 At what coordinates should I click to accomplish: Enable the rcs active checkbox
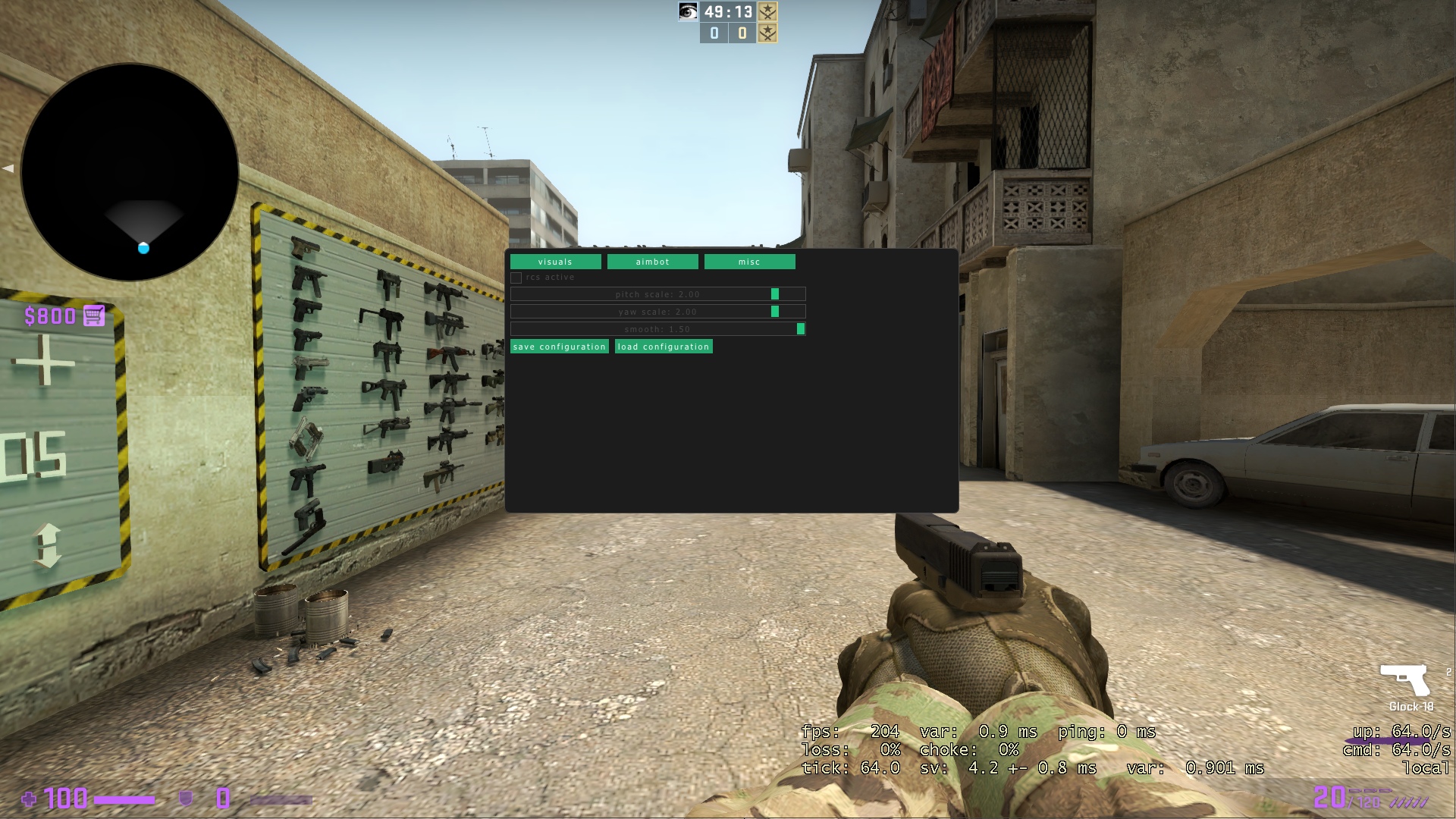tap(519, 278)
